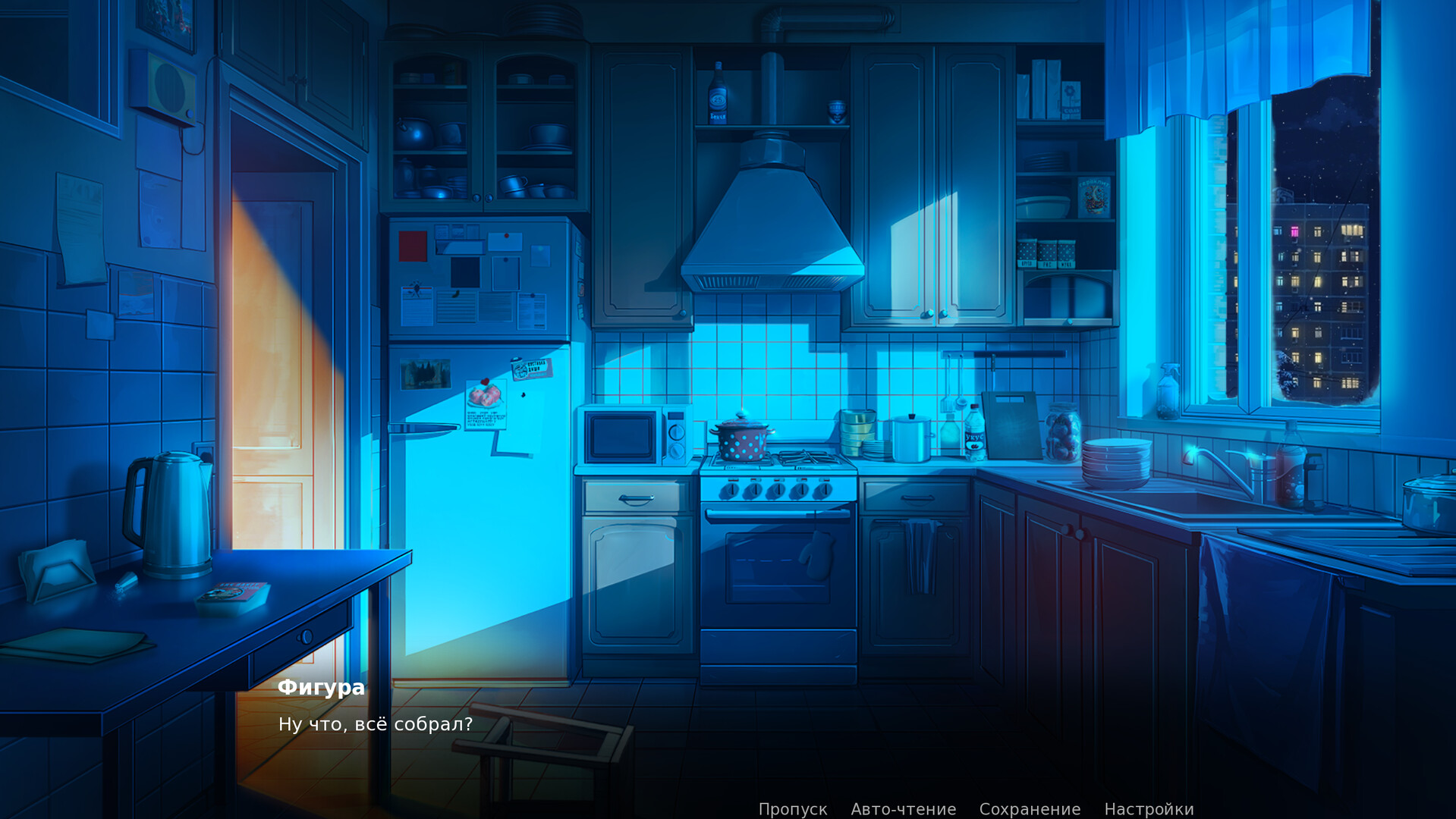
Task: Click the dialogue text to advance the story
Action: tap(376, 724)
